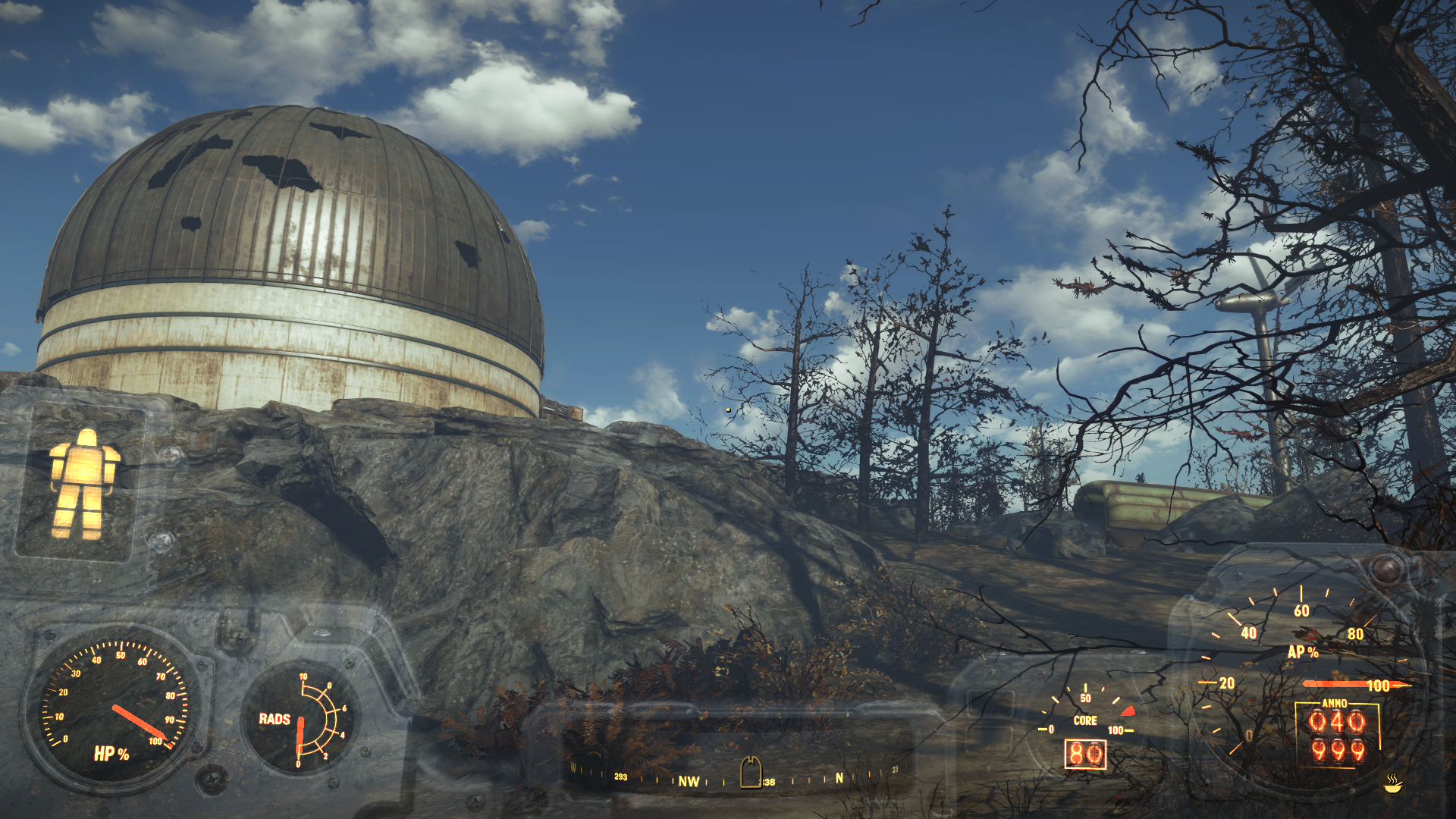Click the steaming bowl status icon

pyautogui.click(x=1392, y=783)
